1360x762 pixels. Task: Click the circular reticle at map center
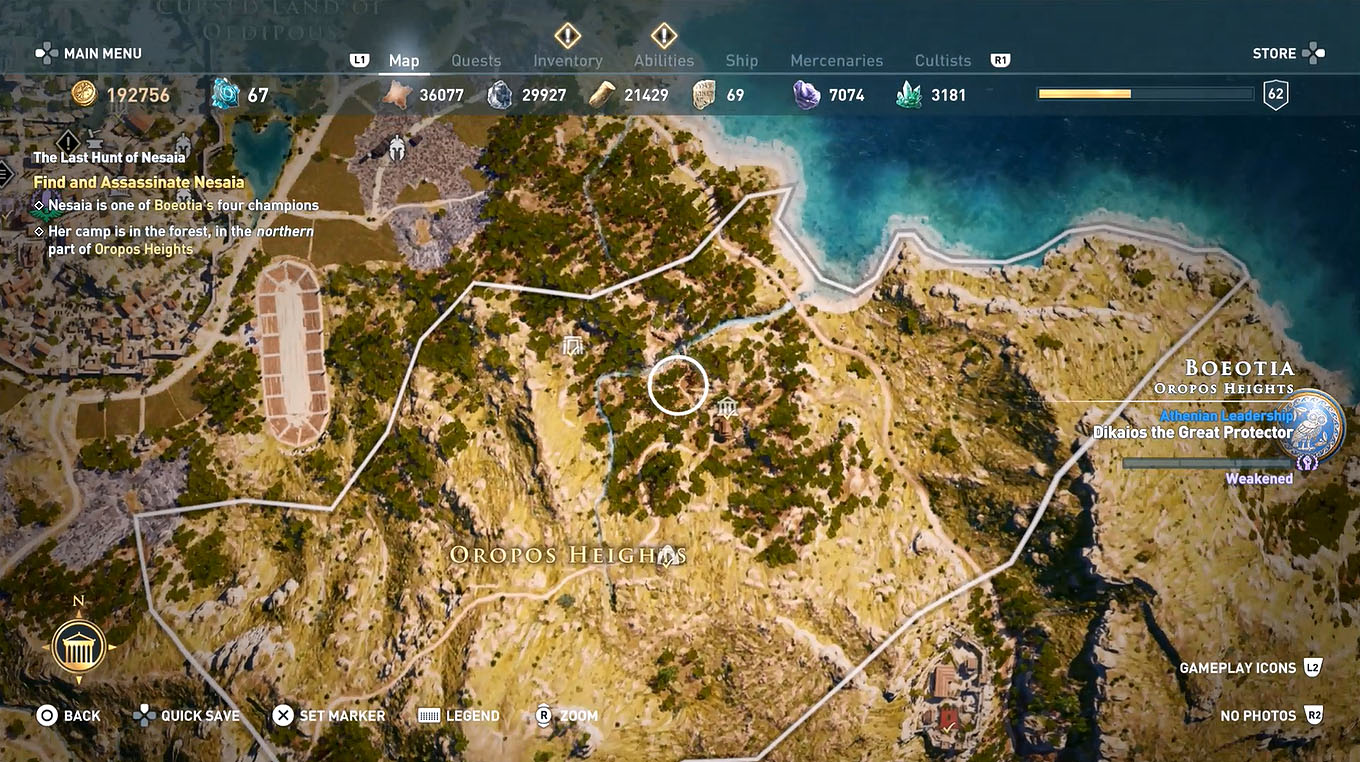click(x=678, y=385)
